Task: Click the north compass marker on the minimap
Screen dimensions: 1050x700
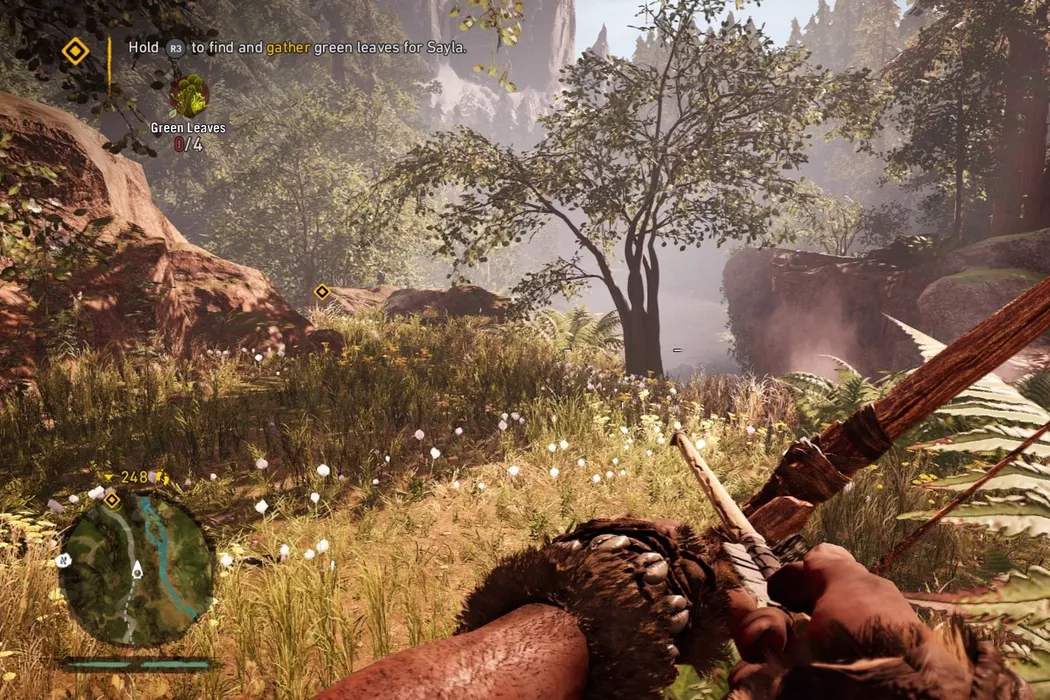Action: coord(65,560)
